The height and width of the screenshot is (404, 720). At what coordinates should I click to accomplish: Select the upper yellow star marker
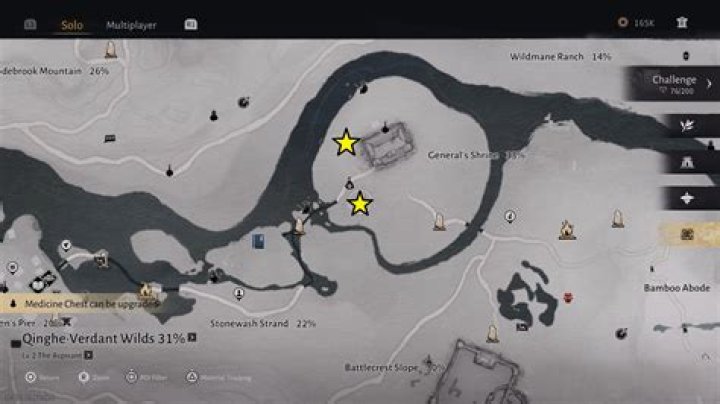[346, 143]
